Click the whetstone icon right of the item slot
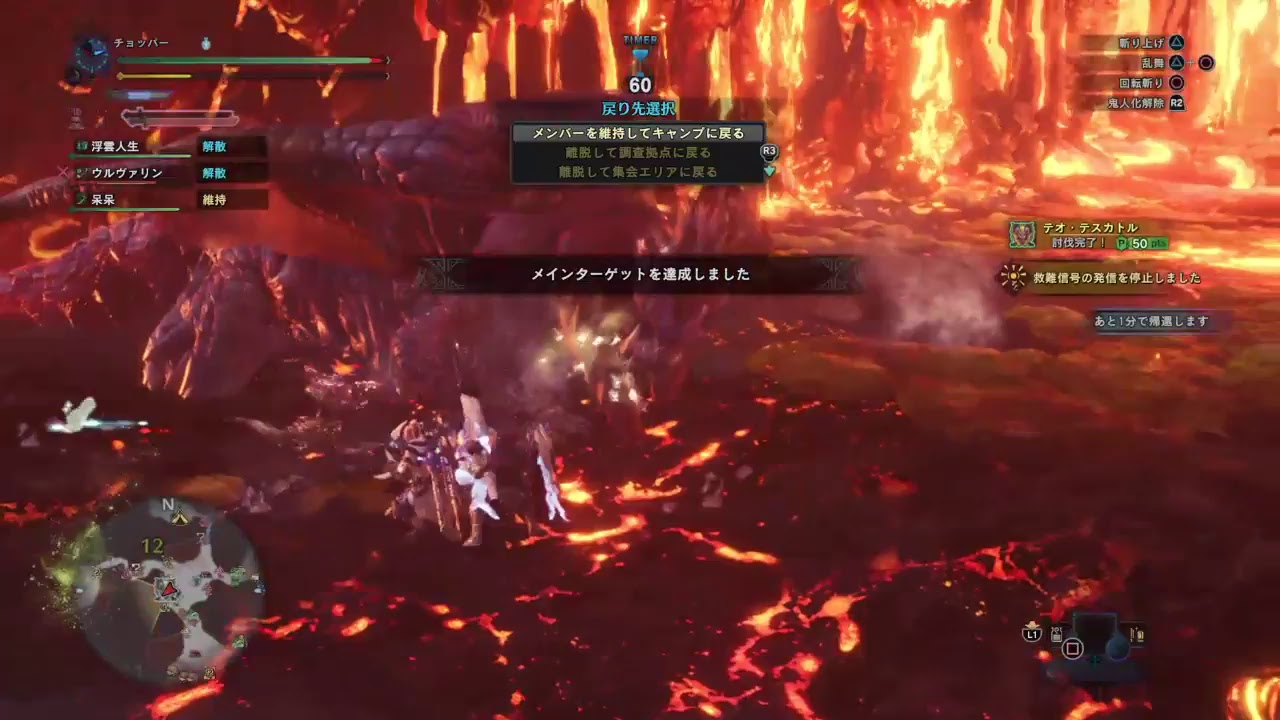This screenshot has height=720, width=1280. coord(1139,632)
